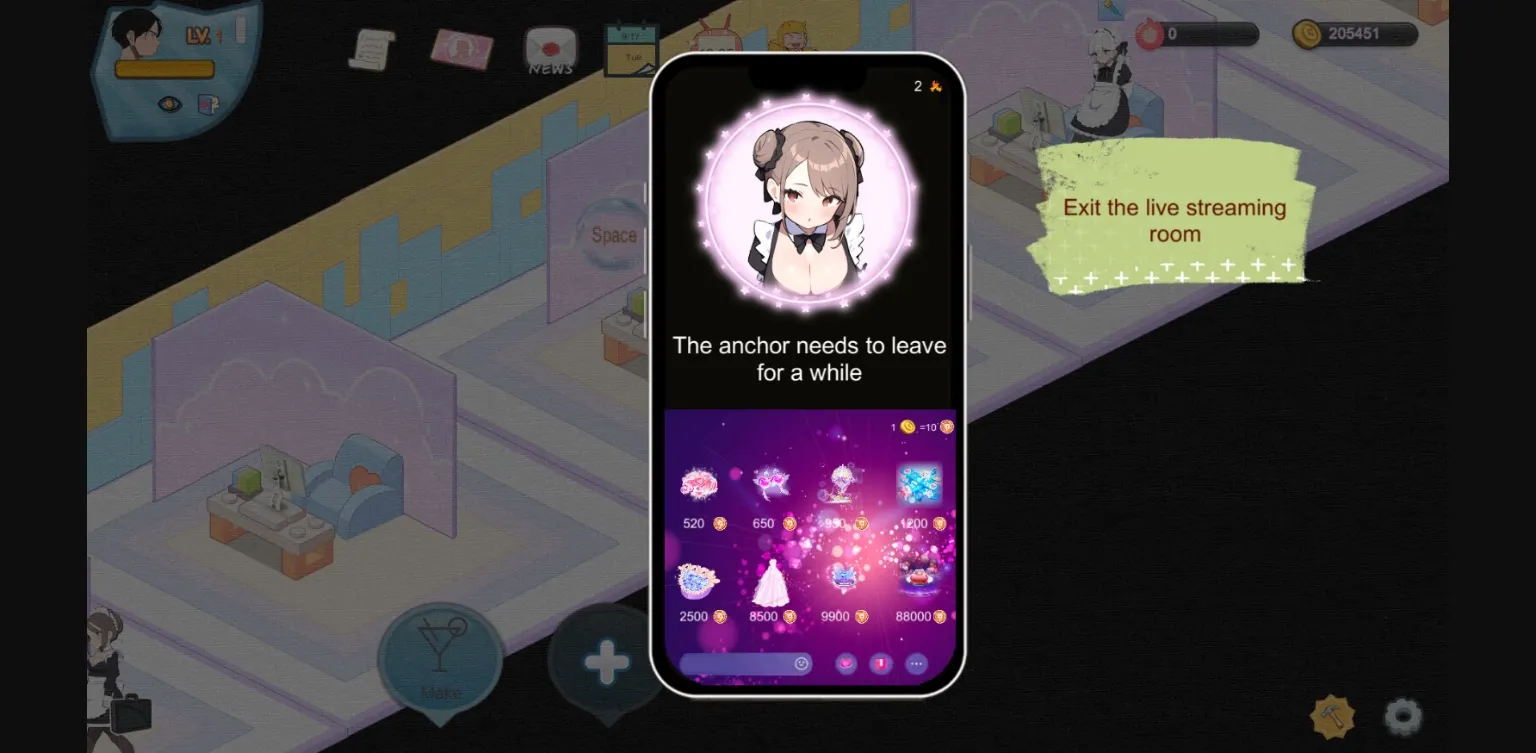The height and width of the screenshot is (753, 1536).
Task: Tap the Plus button next to Make
Action: click(x=605, y=660)
